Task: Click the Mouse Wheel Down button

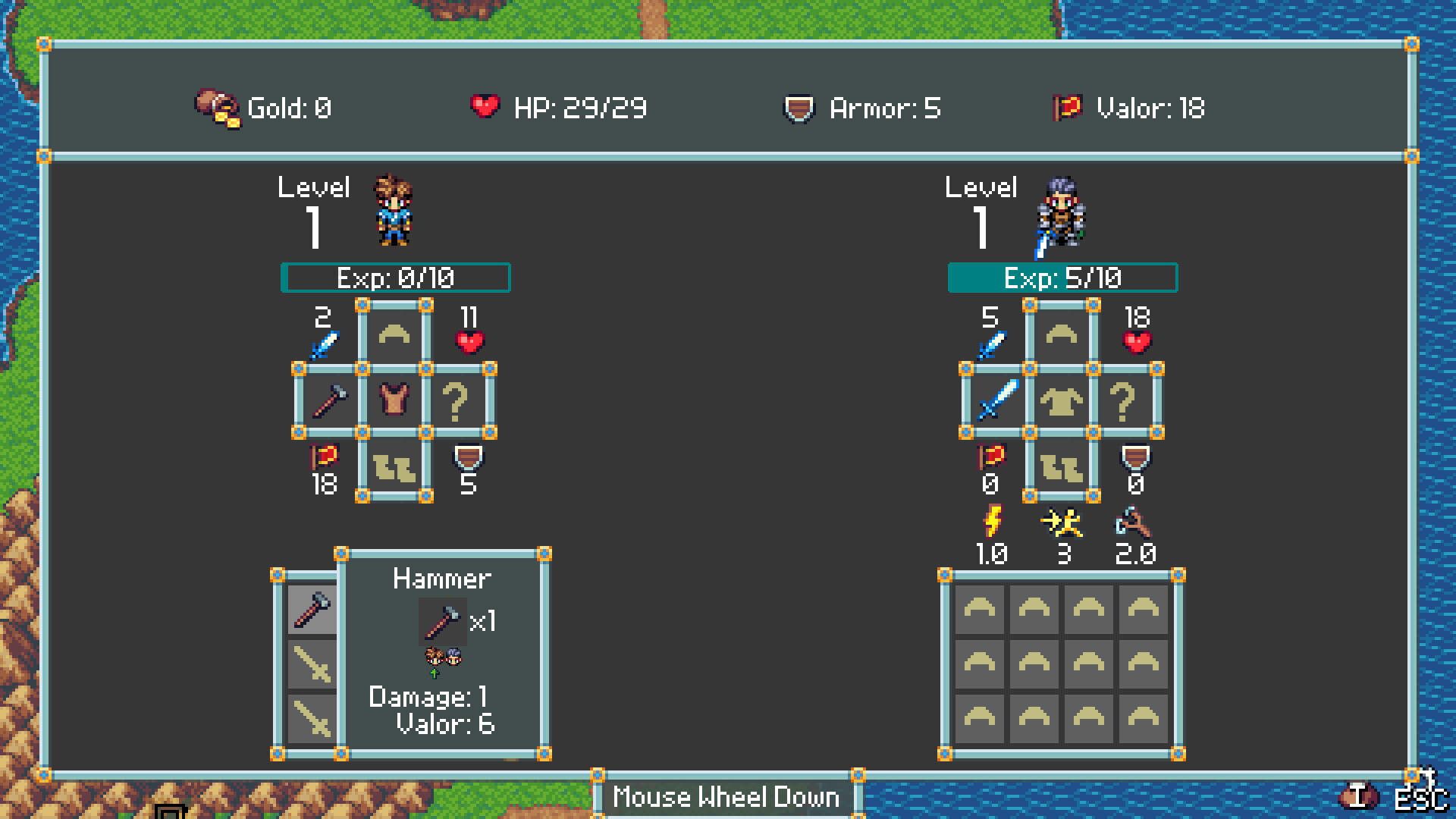Action: tap(726, 796)
